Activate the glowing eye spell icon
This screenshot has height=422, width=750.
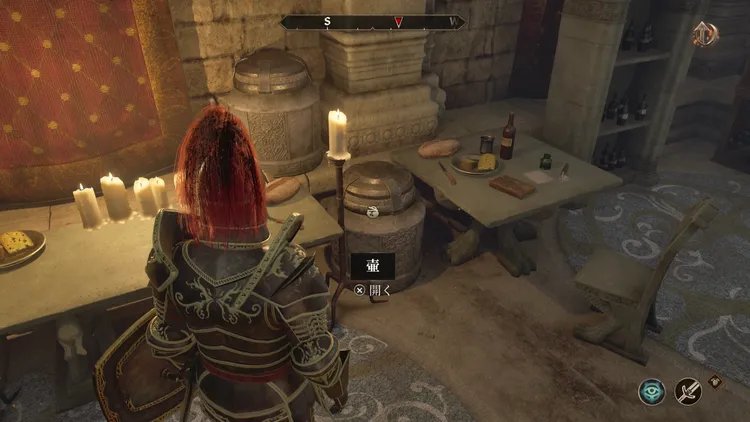coord(652,391)
